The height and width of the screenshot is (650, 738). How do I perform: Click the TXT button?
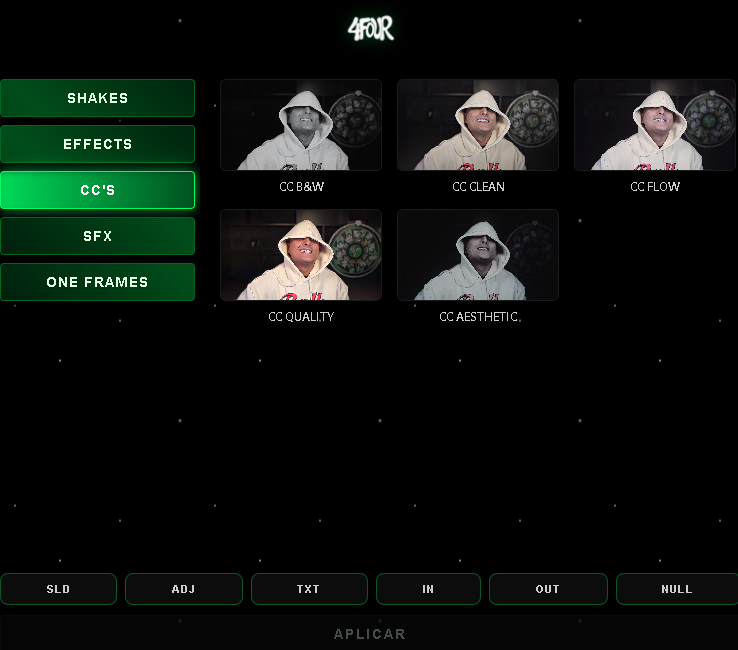tap(308, 589)
